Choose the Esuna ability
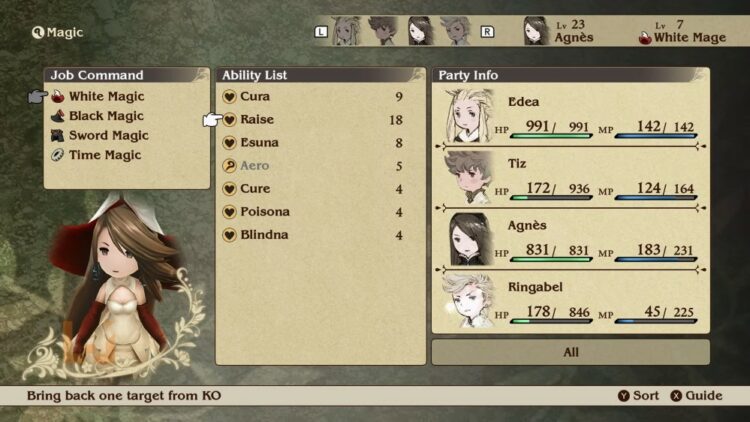Image resolution: width=750 pixels, height=422 pixels. [x=260, y=143]
